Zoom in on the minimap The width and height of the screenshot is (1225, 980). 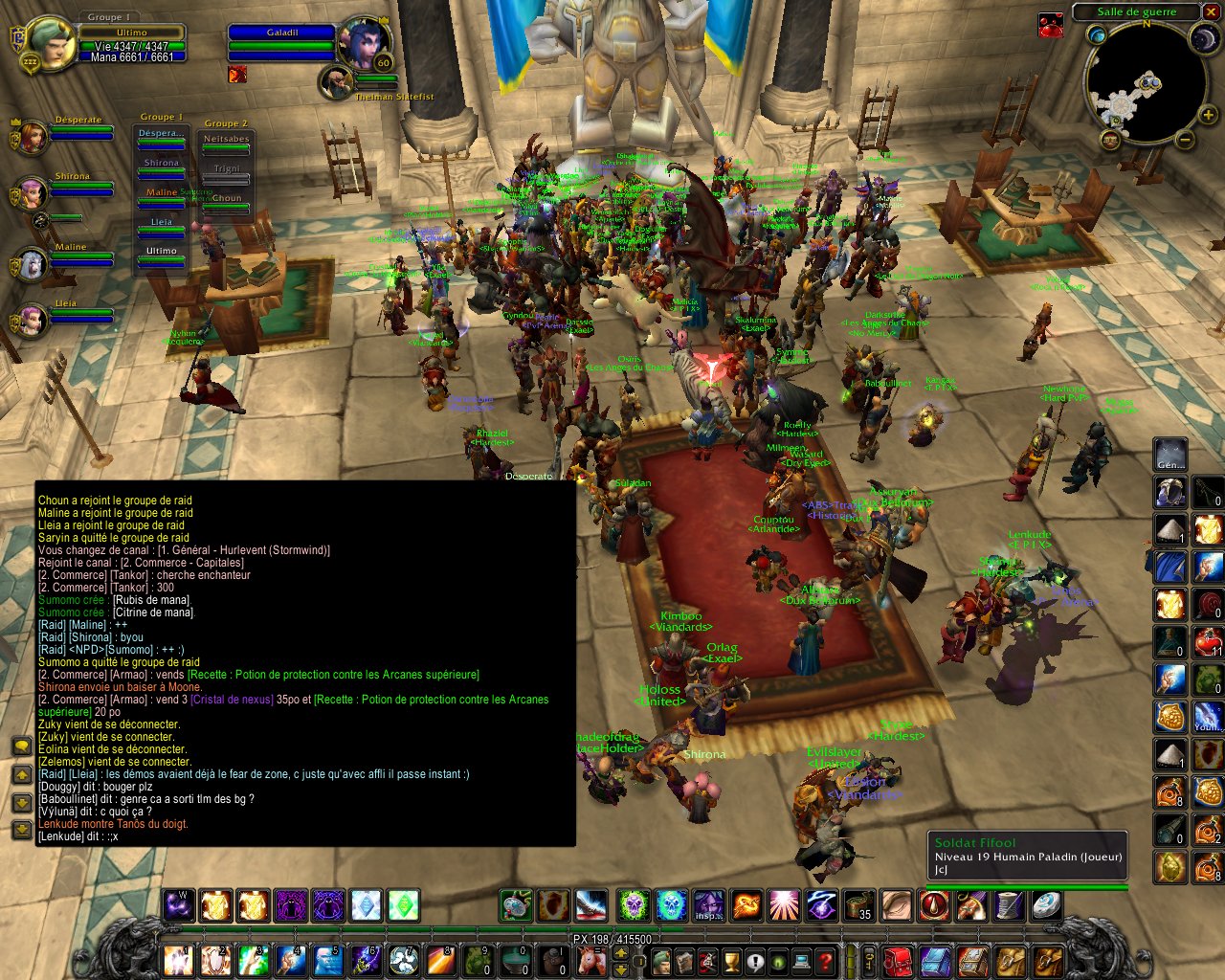[1209, 116]
